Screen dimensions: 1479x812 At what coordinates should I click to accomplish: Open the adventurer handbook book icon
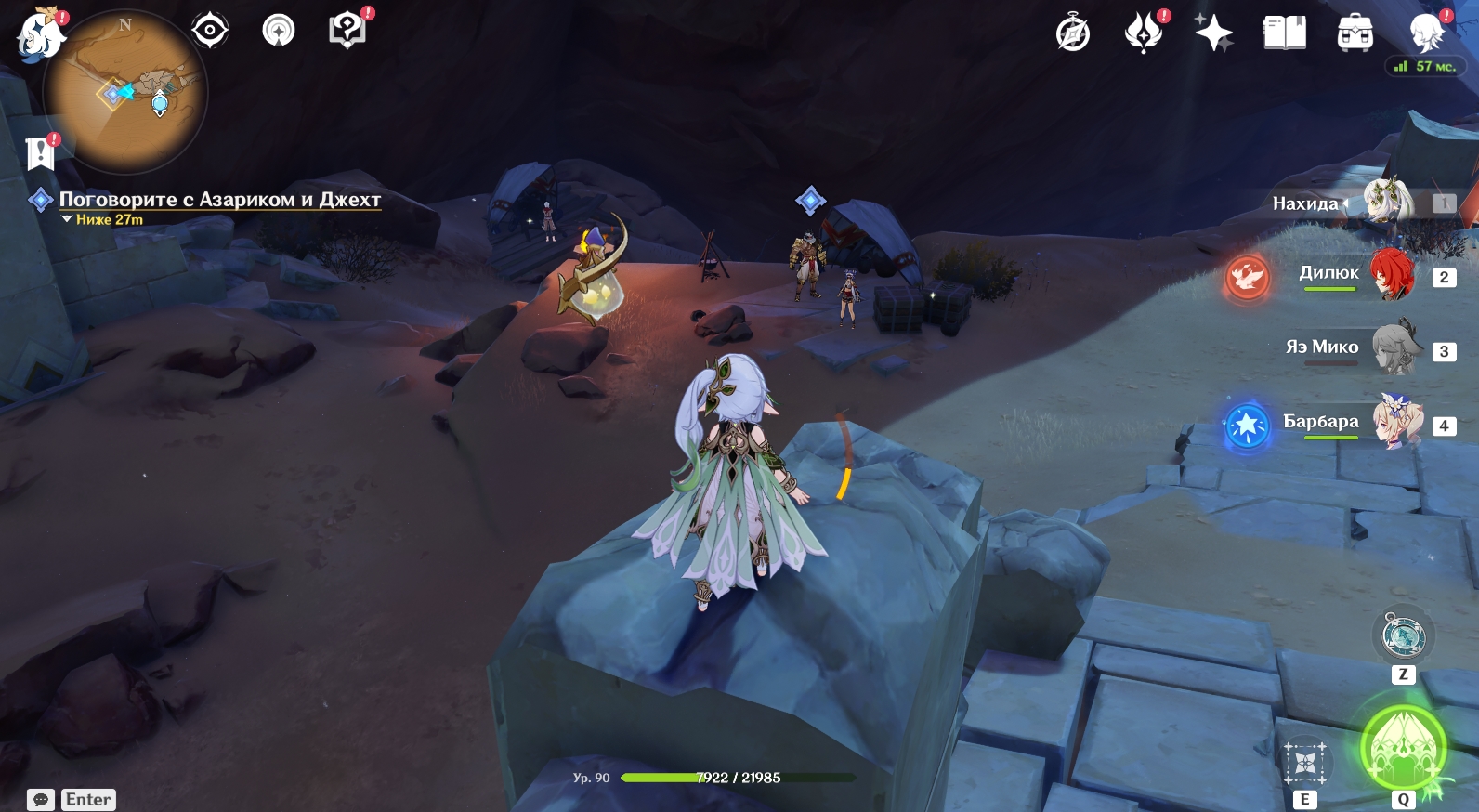(1284, 33)
